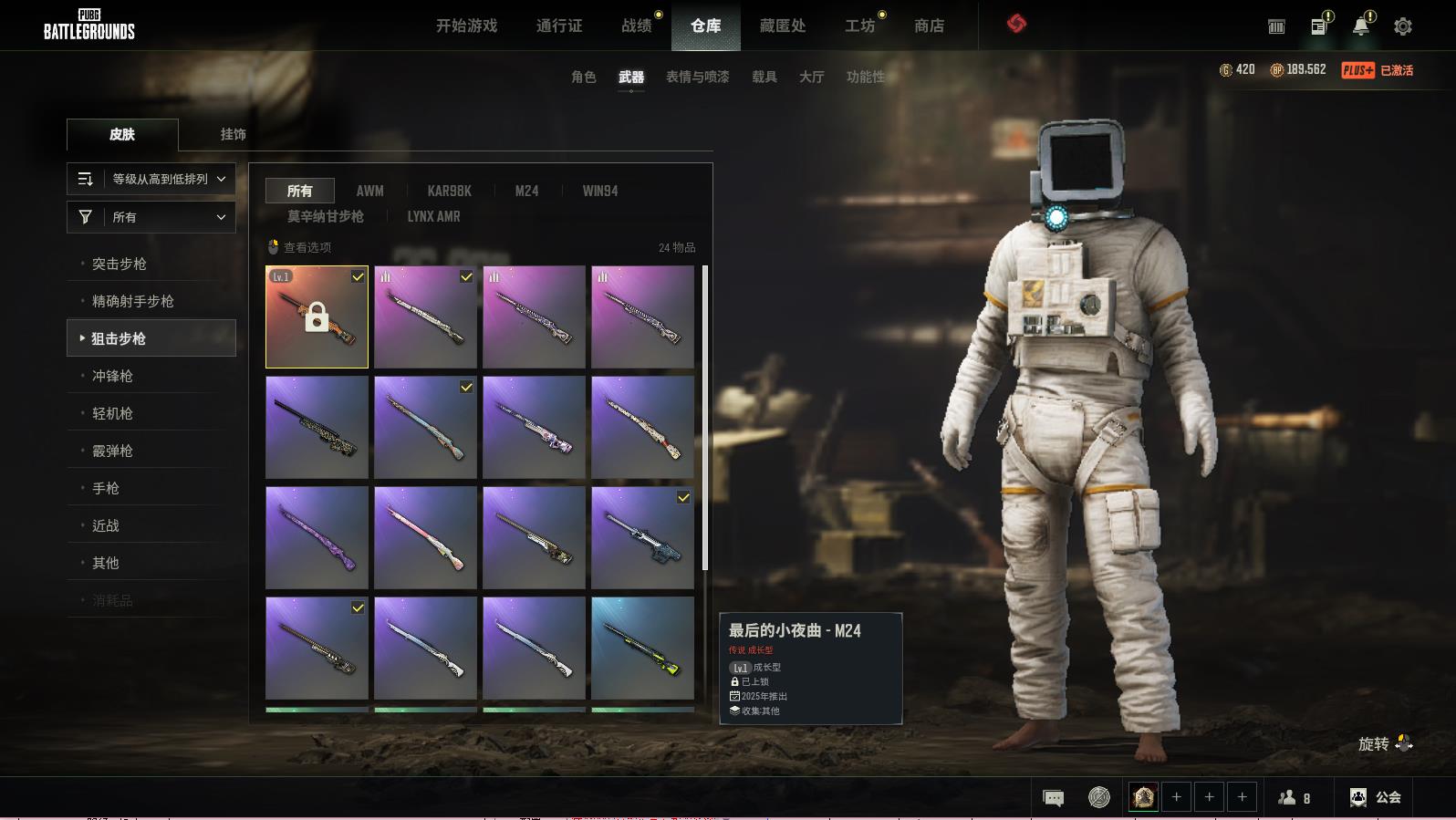Filter skins by AWM
The width and height of the screenshot is (1456, 820).
[369, 191]
